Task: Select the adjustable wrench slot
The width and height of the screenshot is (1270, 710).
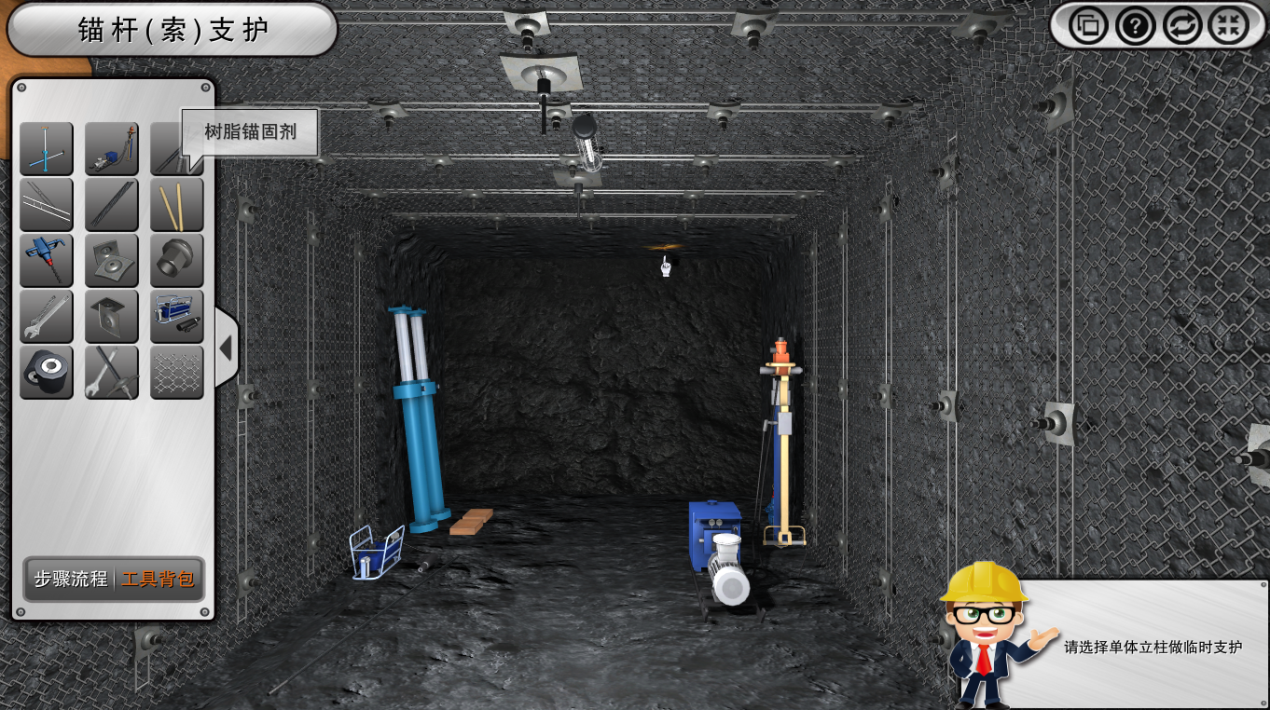Action: 46,317
